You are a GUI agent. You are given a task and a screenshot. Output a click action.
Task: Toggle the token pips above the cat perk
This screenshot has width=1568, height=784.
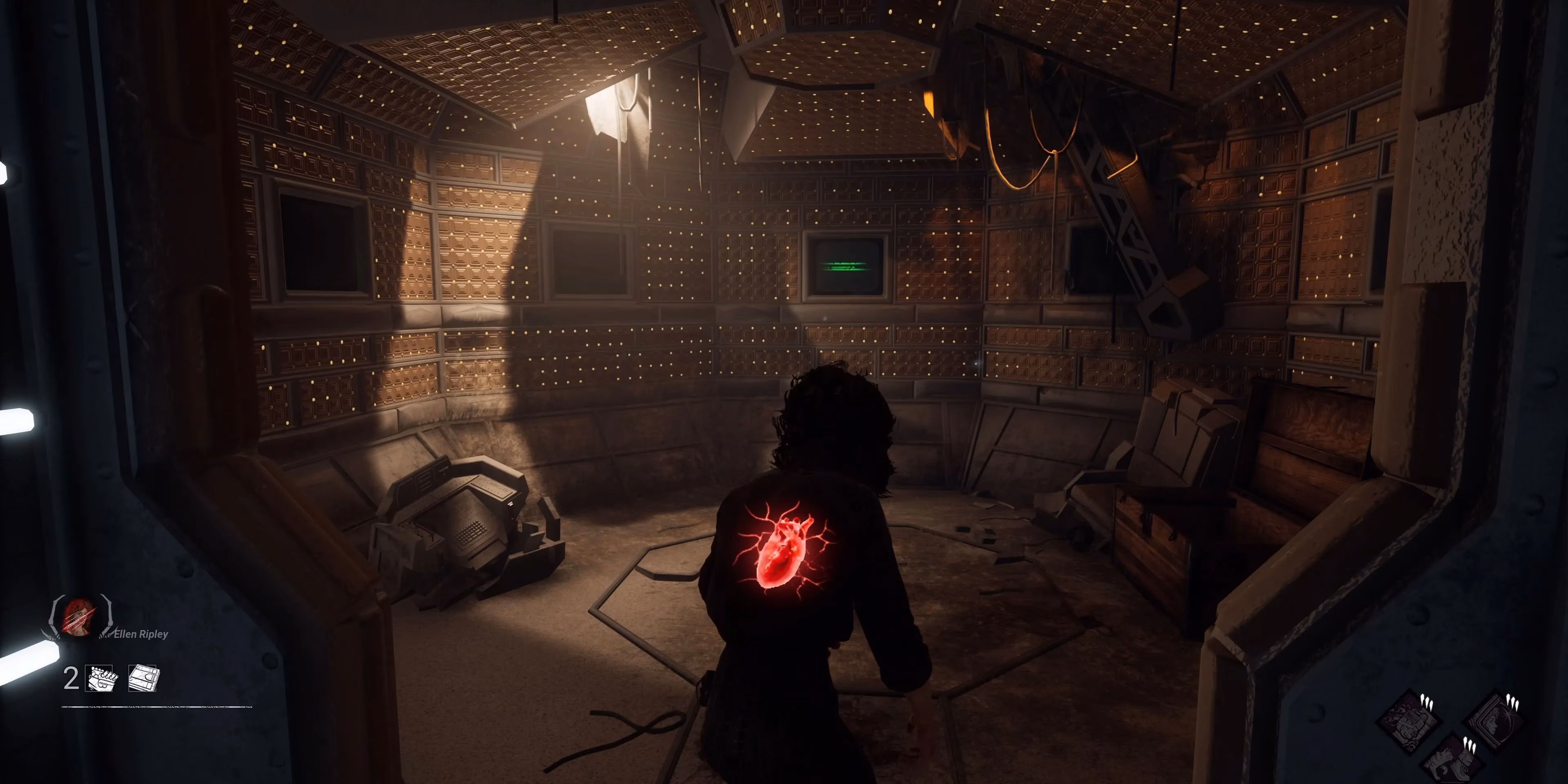coord(1470,745)
